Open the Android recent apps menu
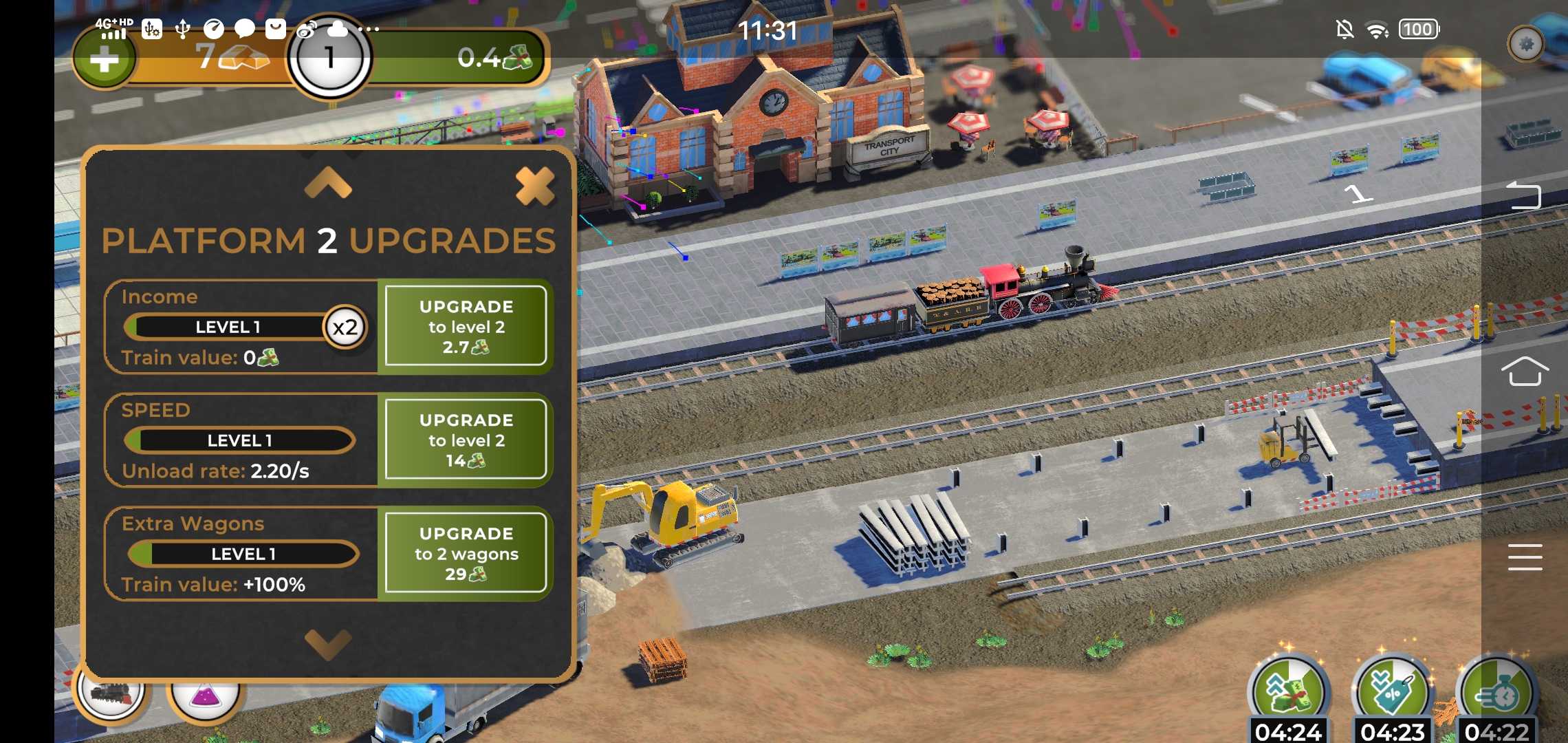 [x=1524, y=557]
